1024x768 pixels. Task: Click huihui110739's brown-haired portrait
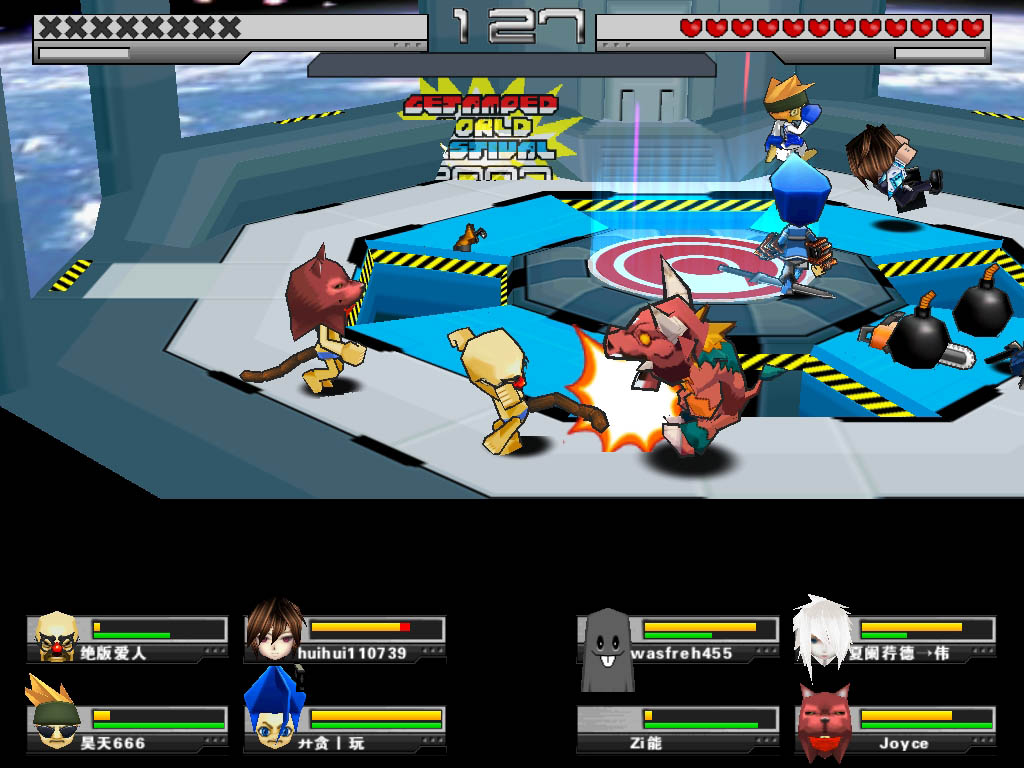coord(275,632)
